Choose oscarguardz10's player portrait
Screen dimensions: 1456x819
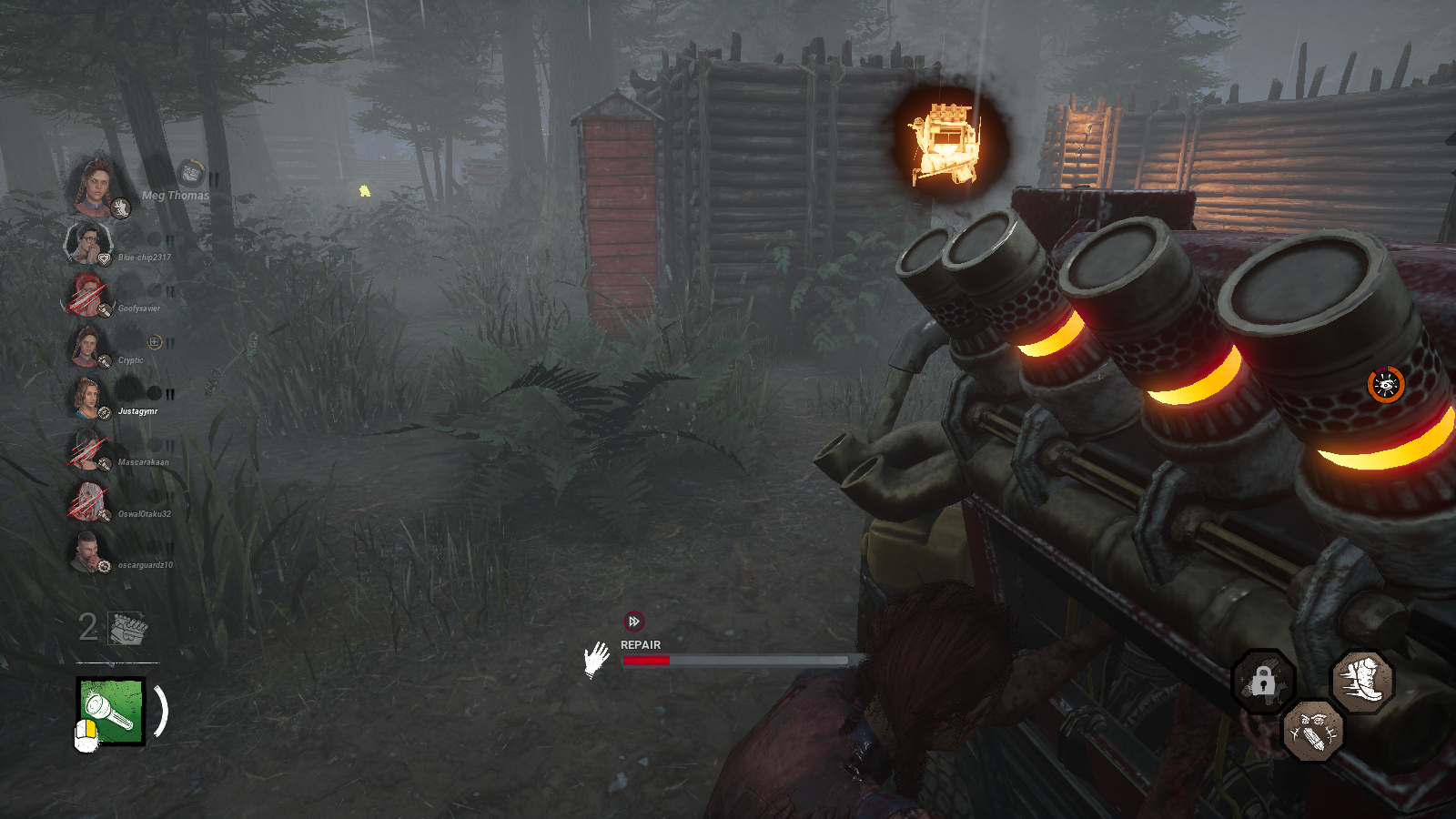point(86,551)
